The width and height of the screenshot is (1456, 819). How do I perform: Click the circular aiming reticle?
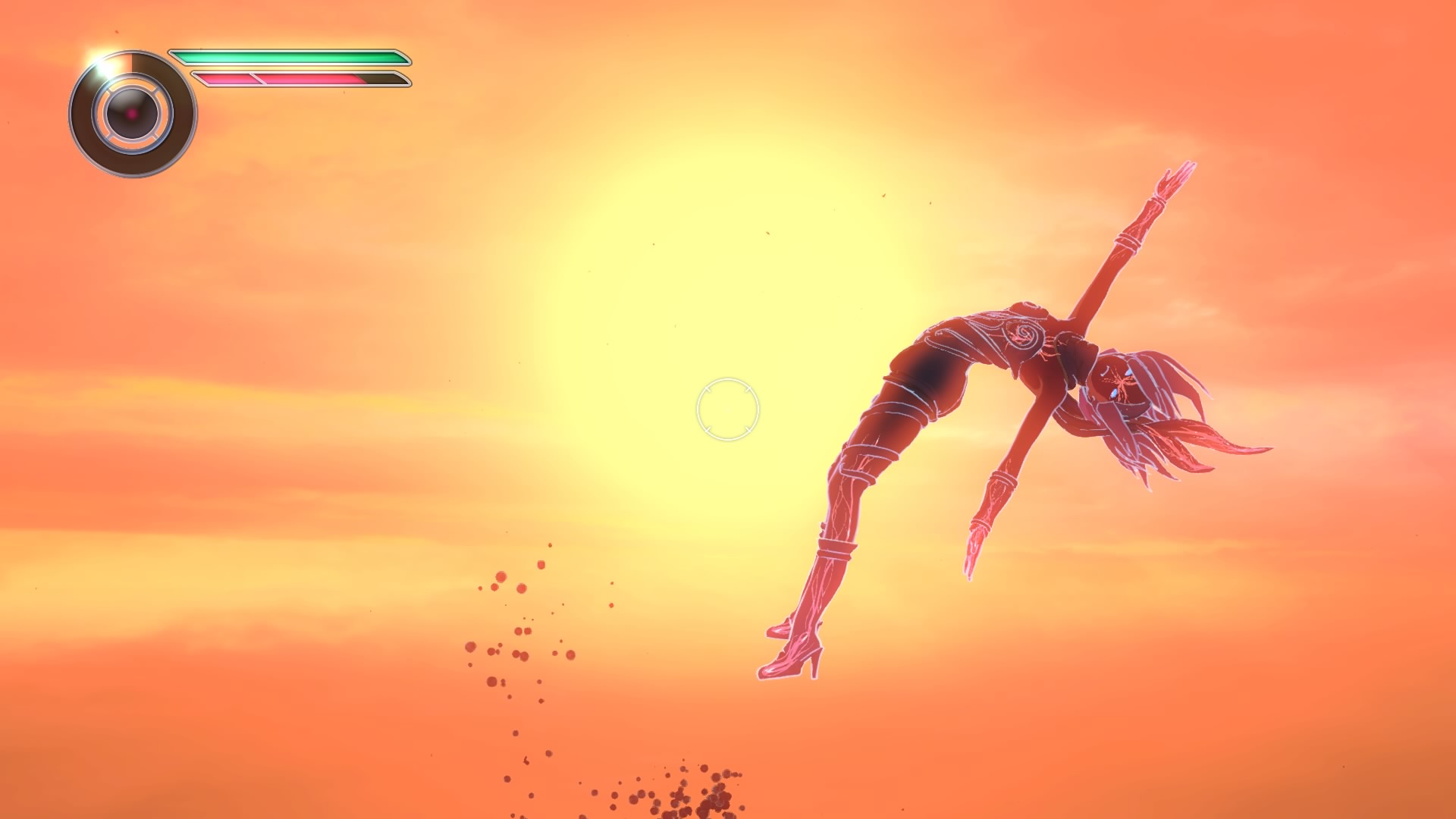click(727, 409)
